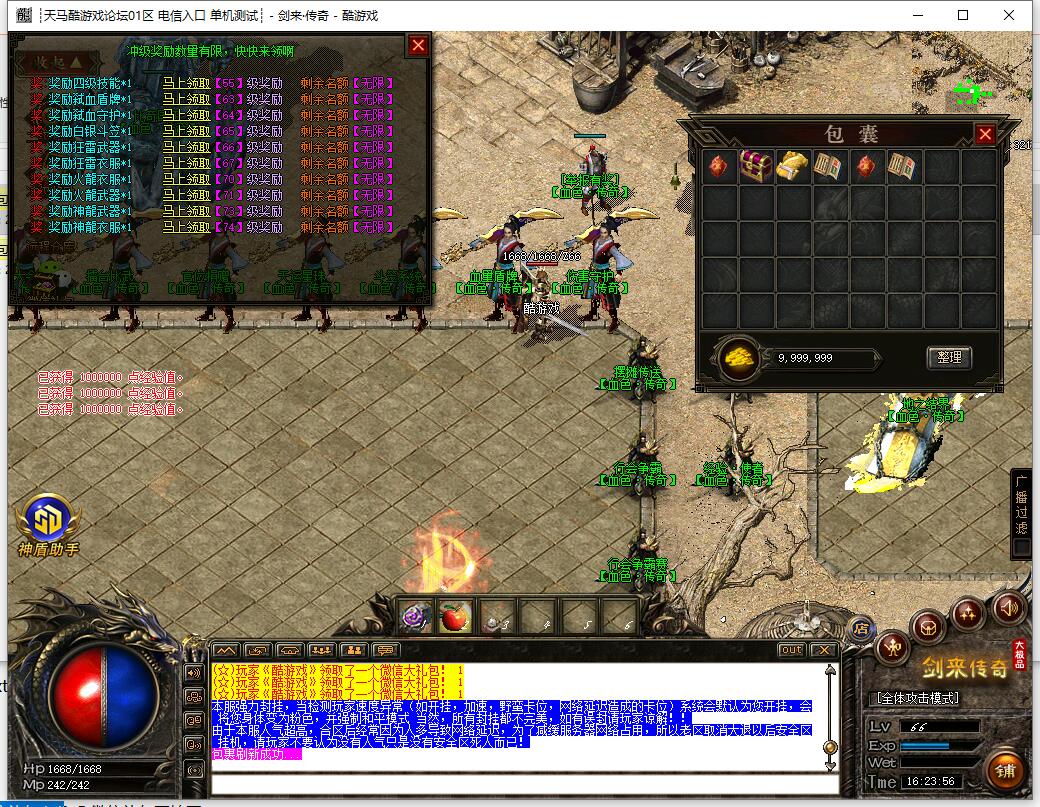The image size is (1040, 807).
Task: Open the 铺 shop button
Action: (x=1005, y=770)
